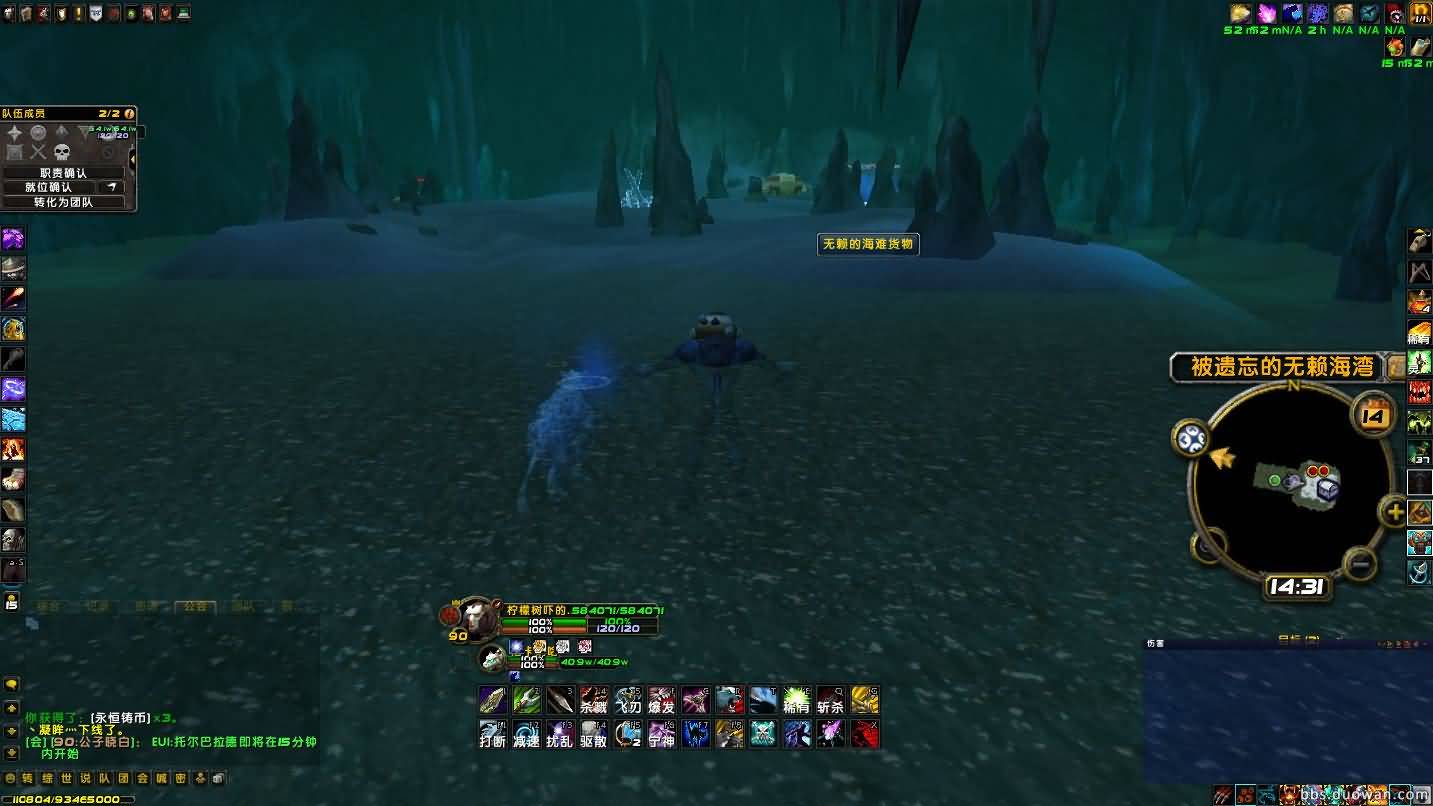This screenshot has height=806, width=1433.
Task: Open the minimap tracking button
Action: pos(1191,438)
